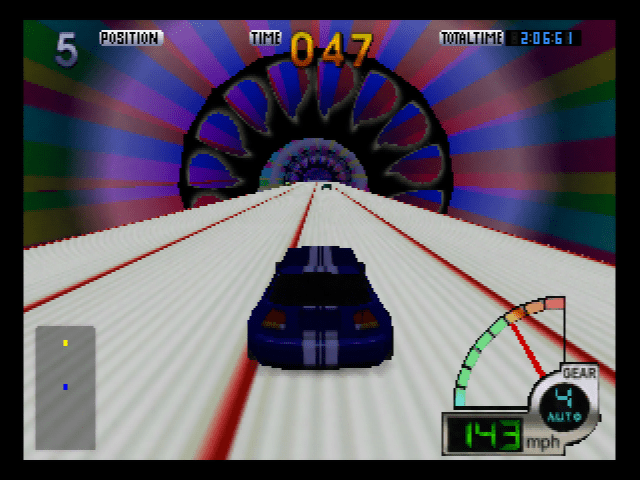Image resolution: width=640 pixels, height=480 pixels.
Task: Click the track progress minimap panel
Action: click(65, 386)
